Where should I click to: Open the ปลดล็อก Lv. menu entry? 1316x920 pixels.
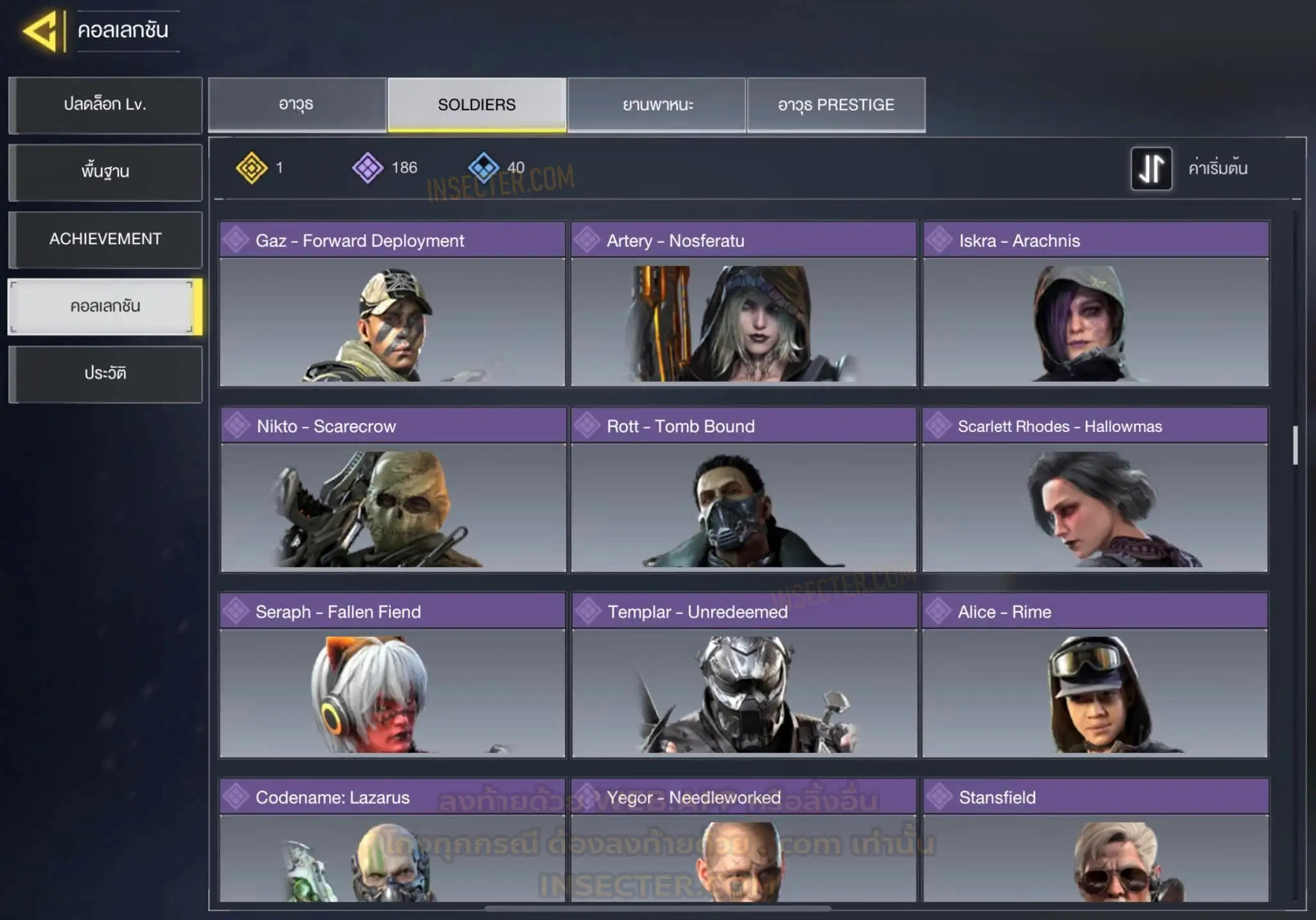pos(105,105)
